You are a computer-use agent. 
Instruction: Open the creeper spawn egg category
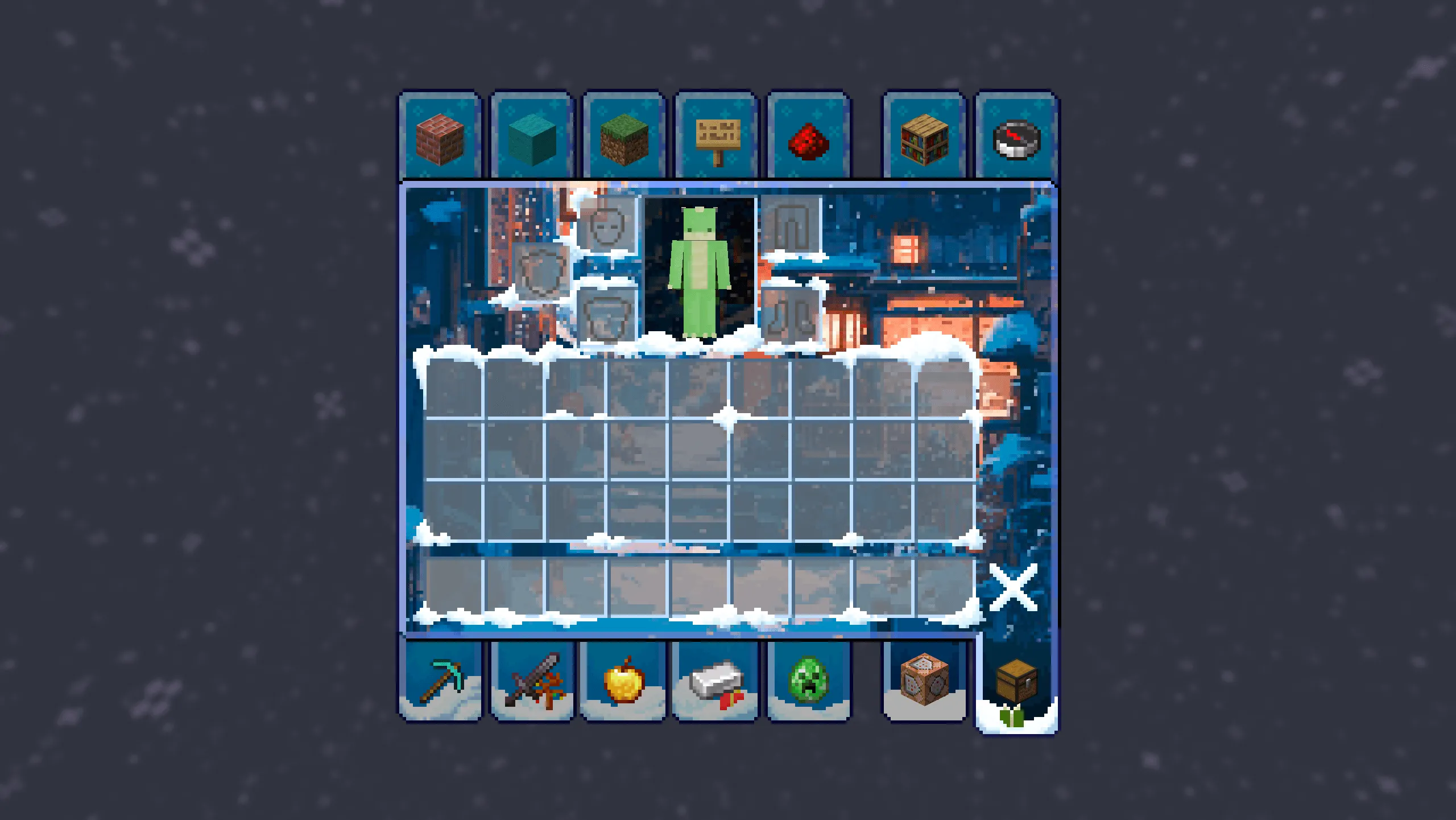(x=808, y=679)
